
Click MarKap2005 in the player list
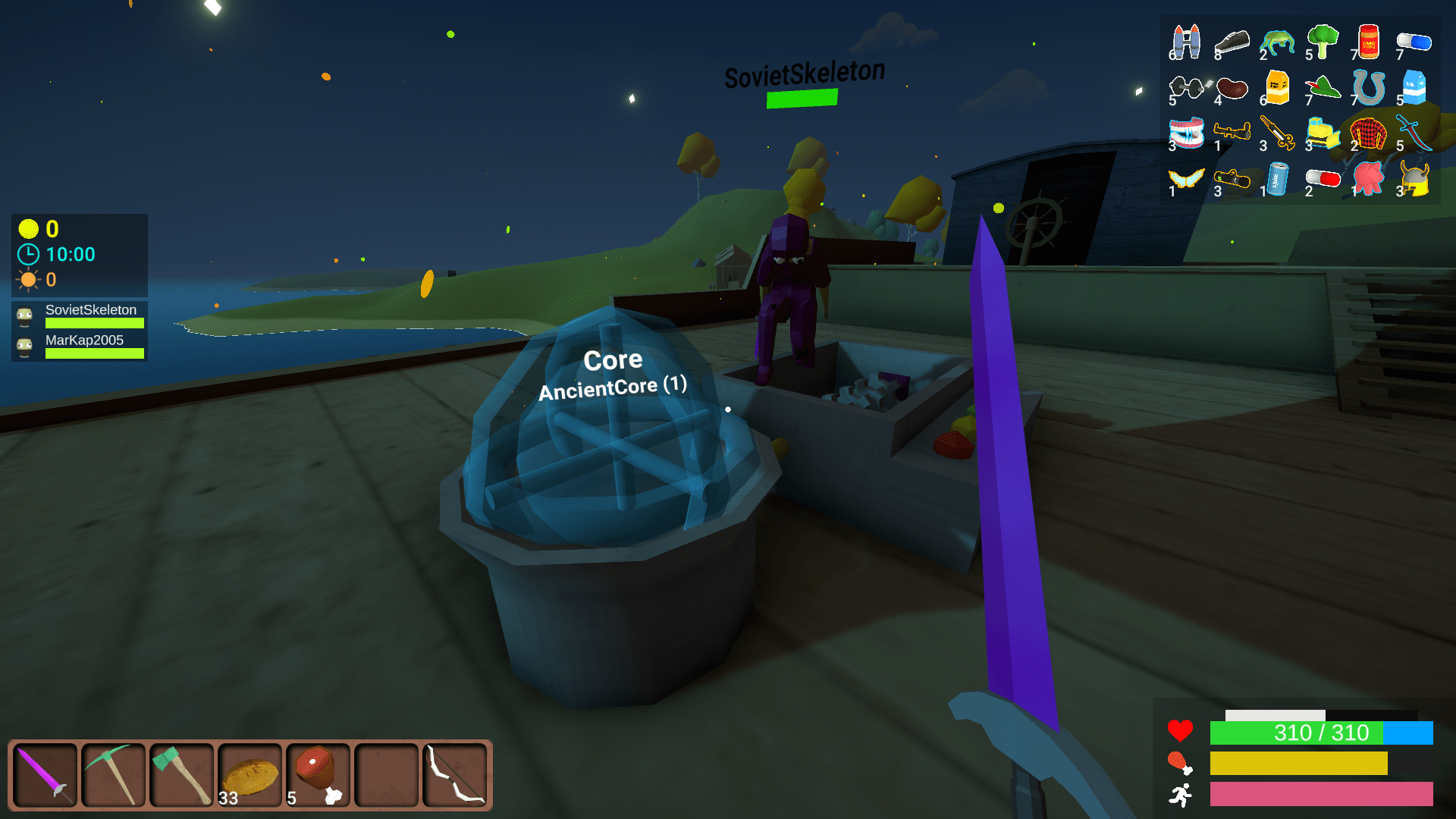coord(83,340)
